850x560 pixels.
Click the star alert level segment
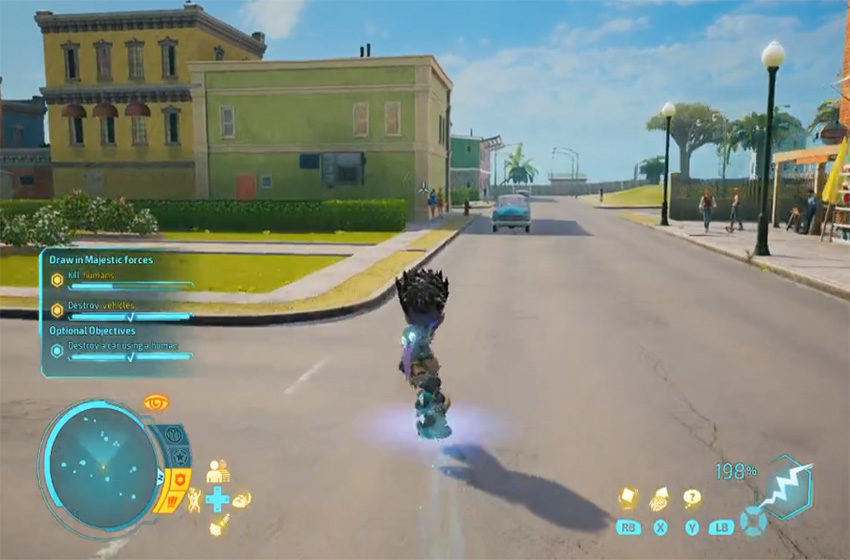[181, 457]
